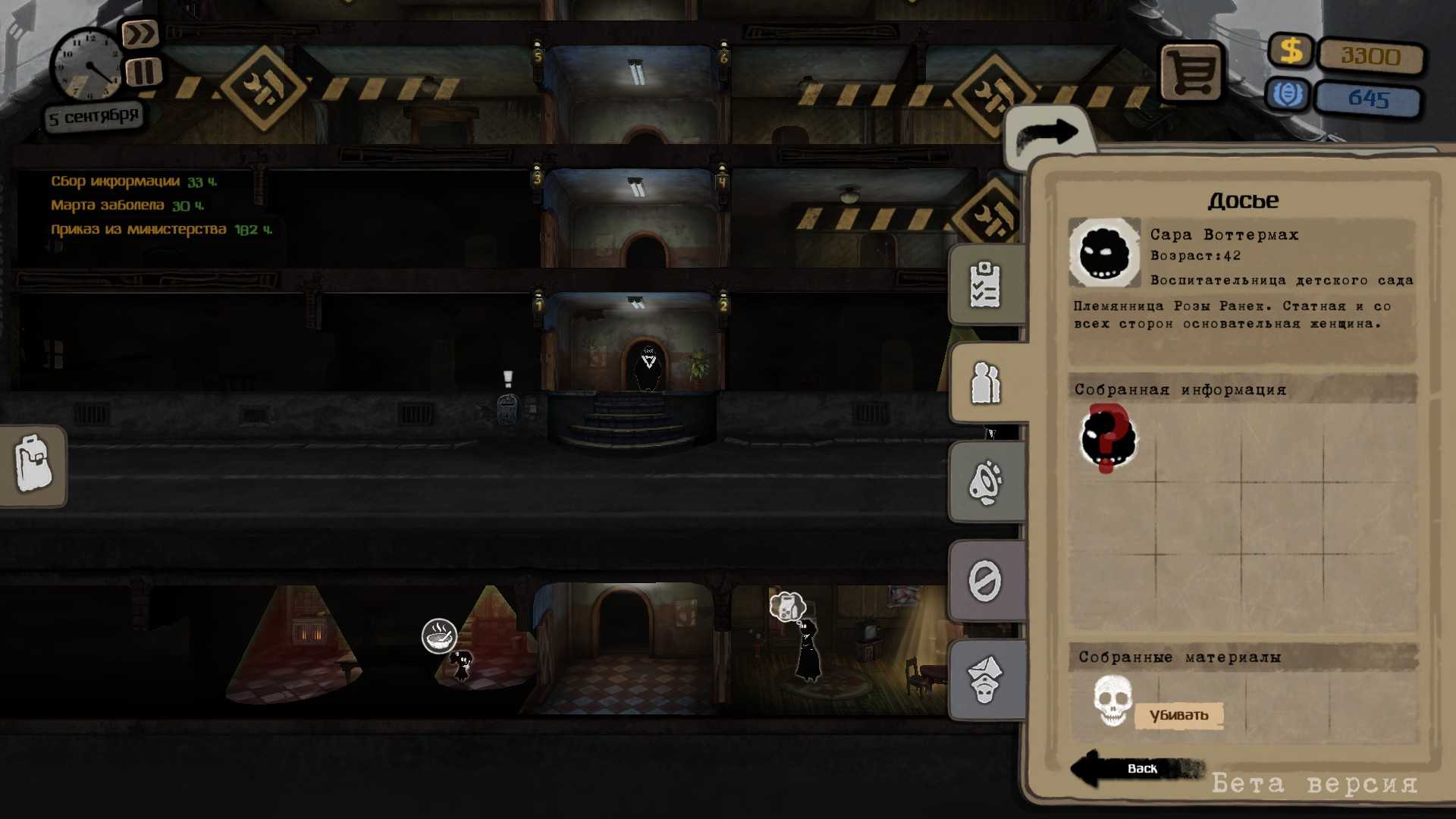Viewport: 1456px width, 819px height.
Task: Switch to the prohibition sign tab
Action: 985,582
